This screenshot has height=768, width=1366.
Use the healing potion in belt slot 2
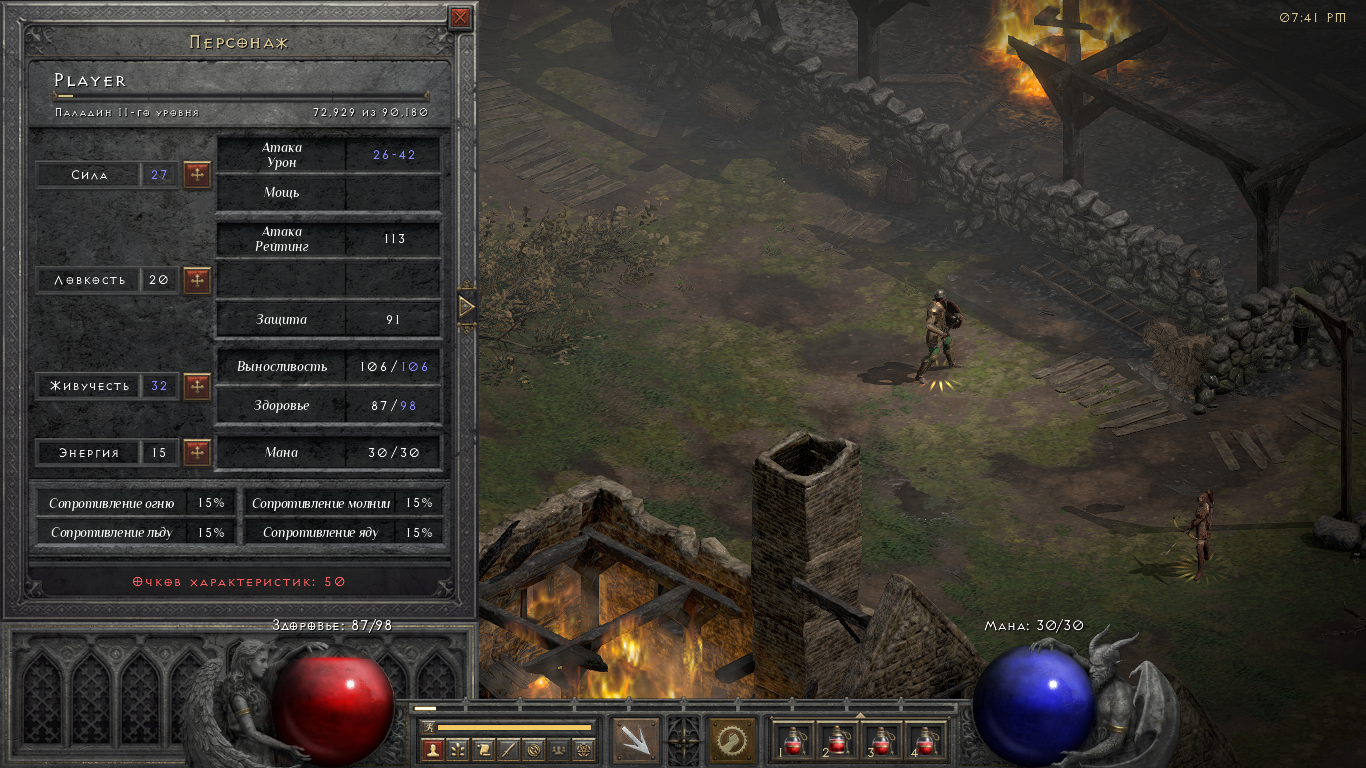coord(839,742)
